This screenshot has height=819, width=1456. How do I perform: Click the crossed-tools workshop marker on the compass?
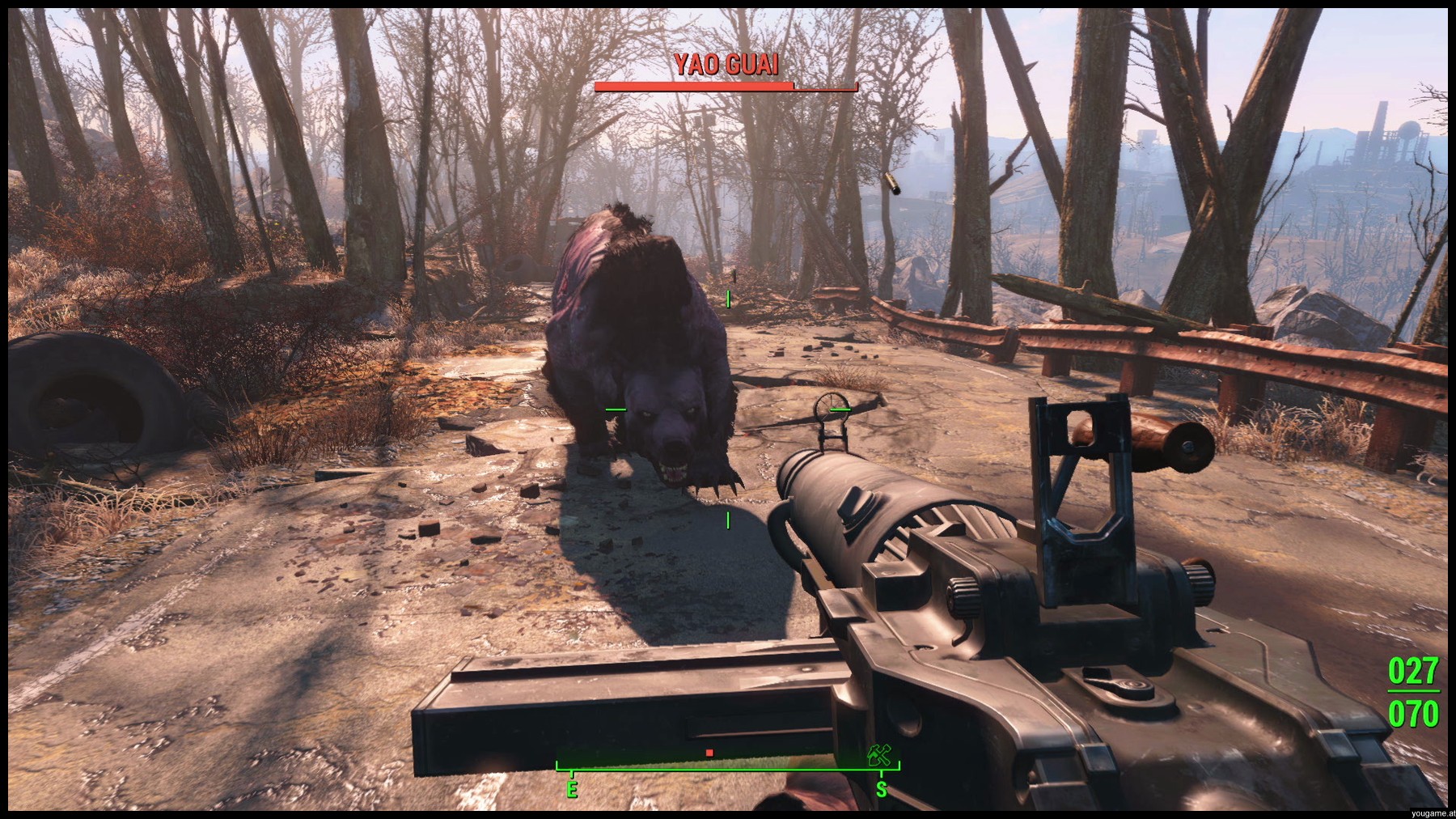(878, 756)
